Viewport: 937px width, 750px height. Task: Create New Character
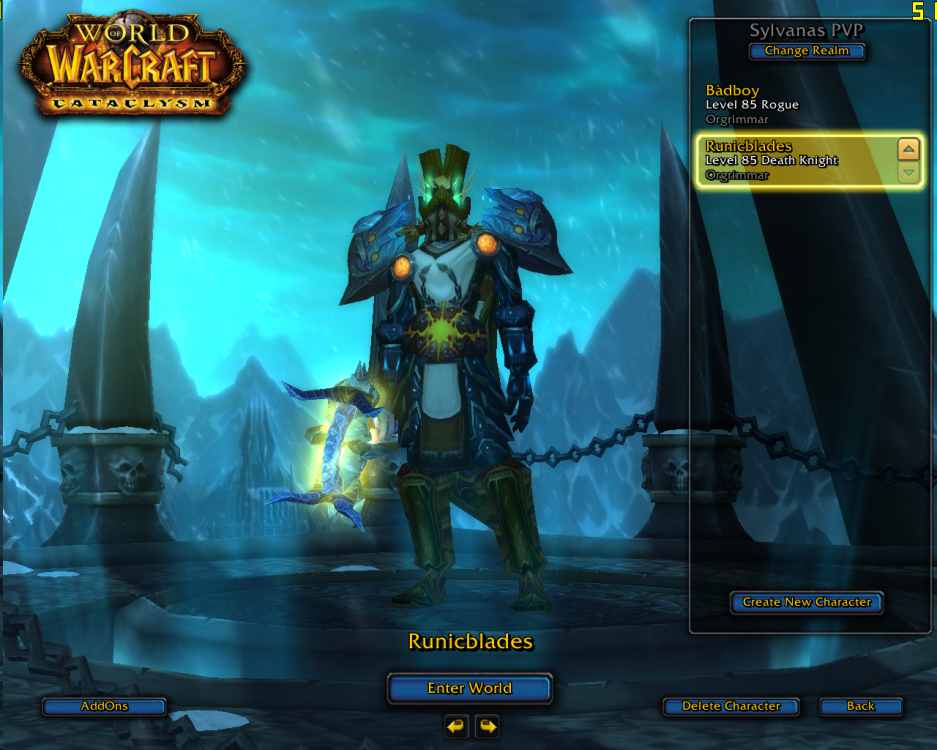806,602
